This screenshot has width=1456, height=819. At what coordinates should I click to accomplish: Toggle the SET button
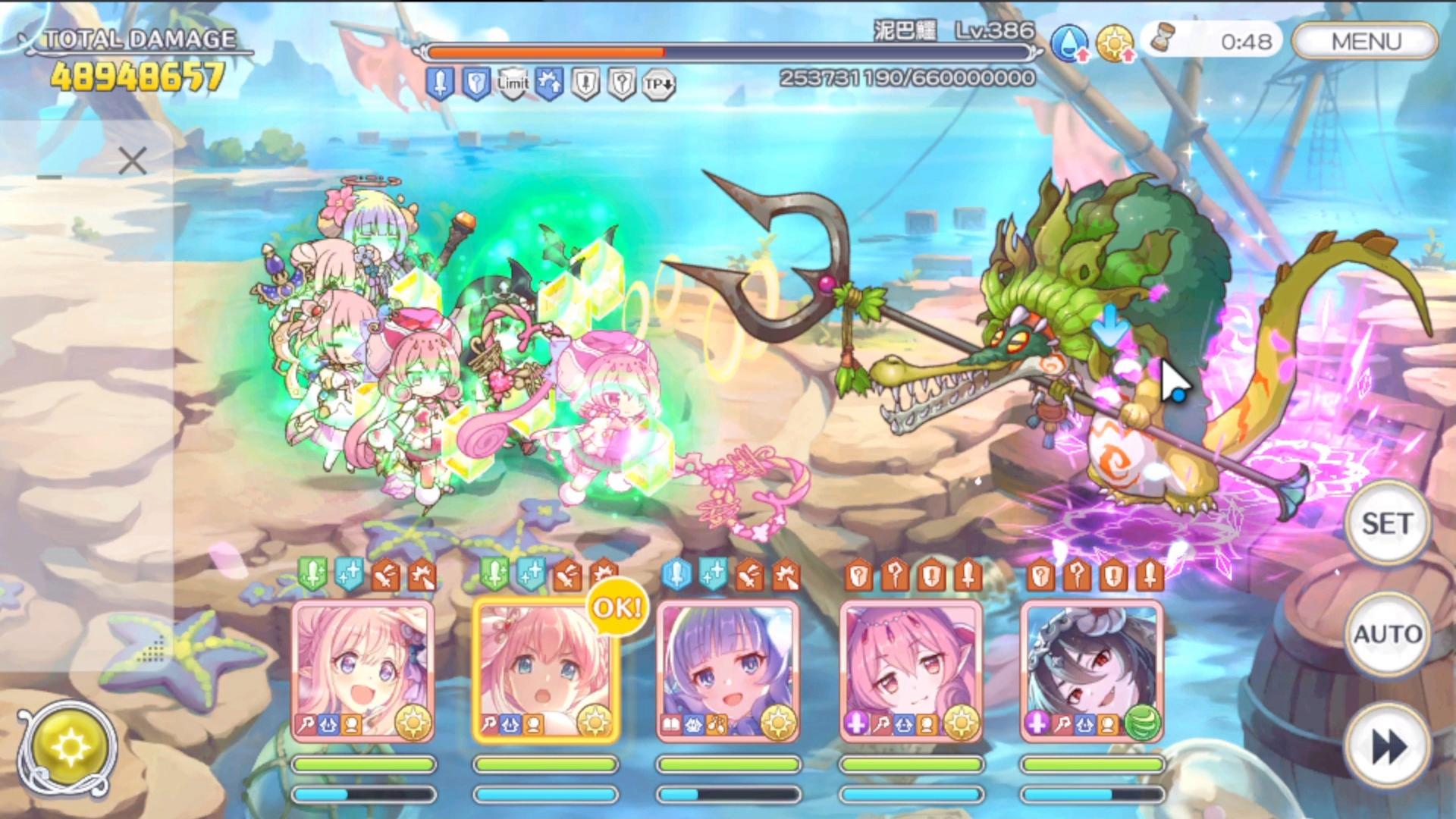pyautogui.click(x=1386, y=523)
